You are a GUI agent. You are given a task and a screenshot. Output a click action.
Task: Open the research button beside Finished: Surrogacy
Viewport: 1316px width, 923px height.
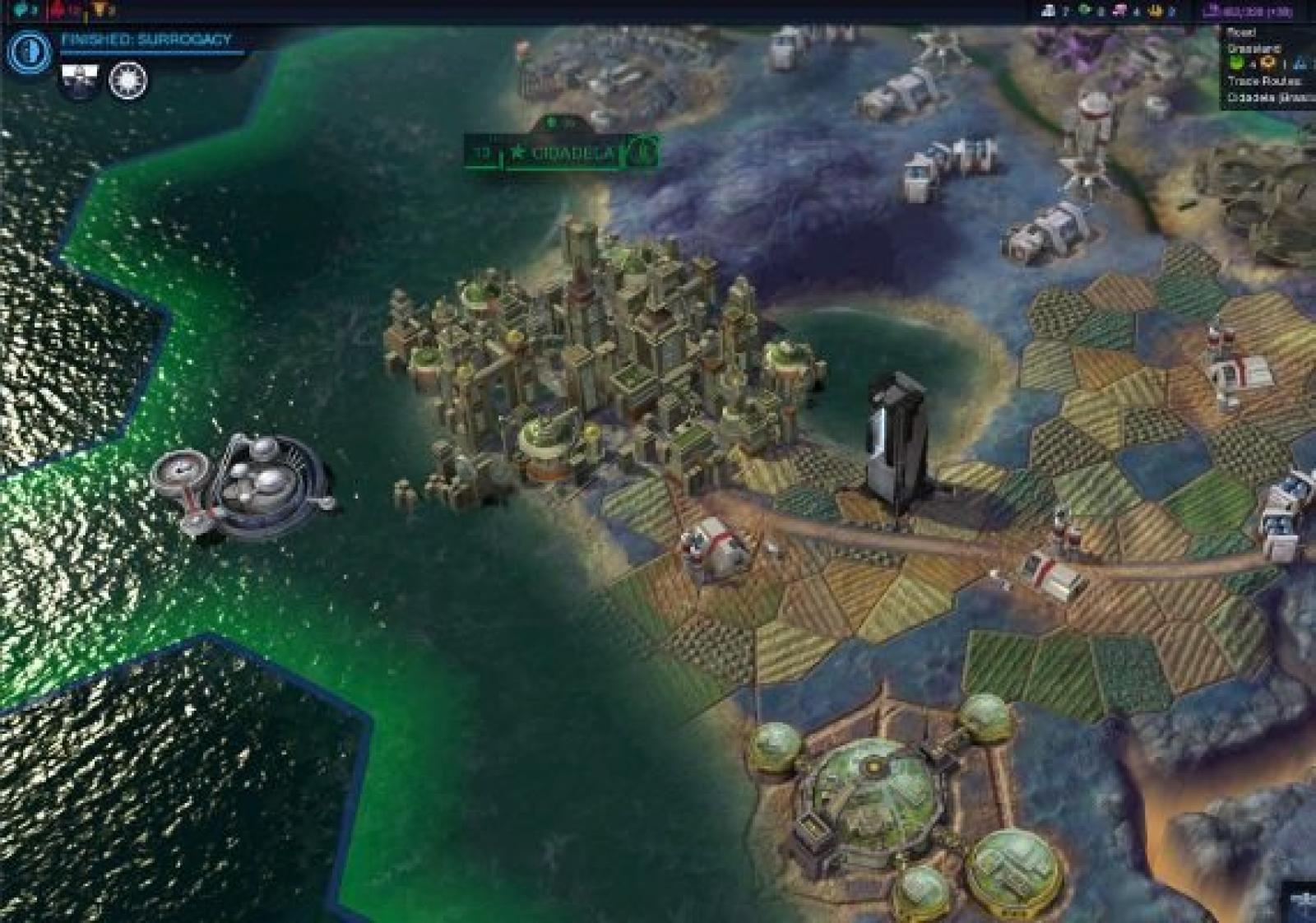30,51
